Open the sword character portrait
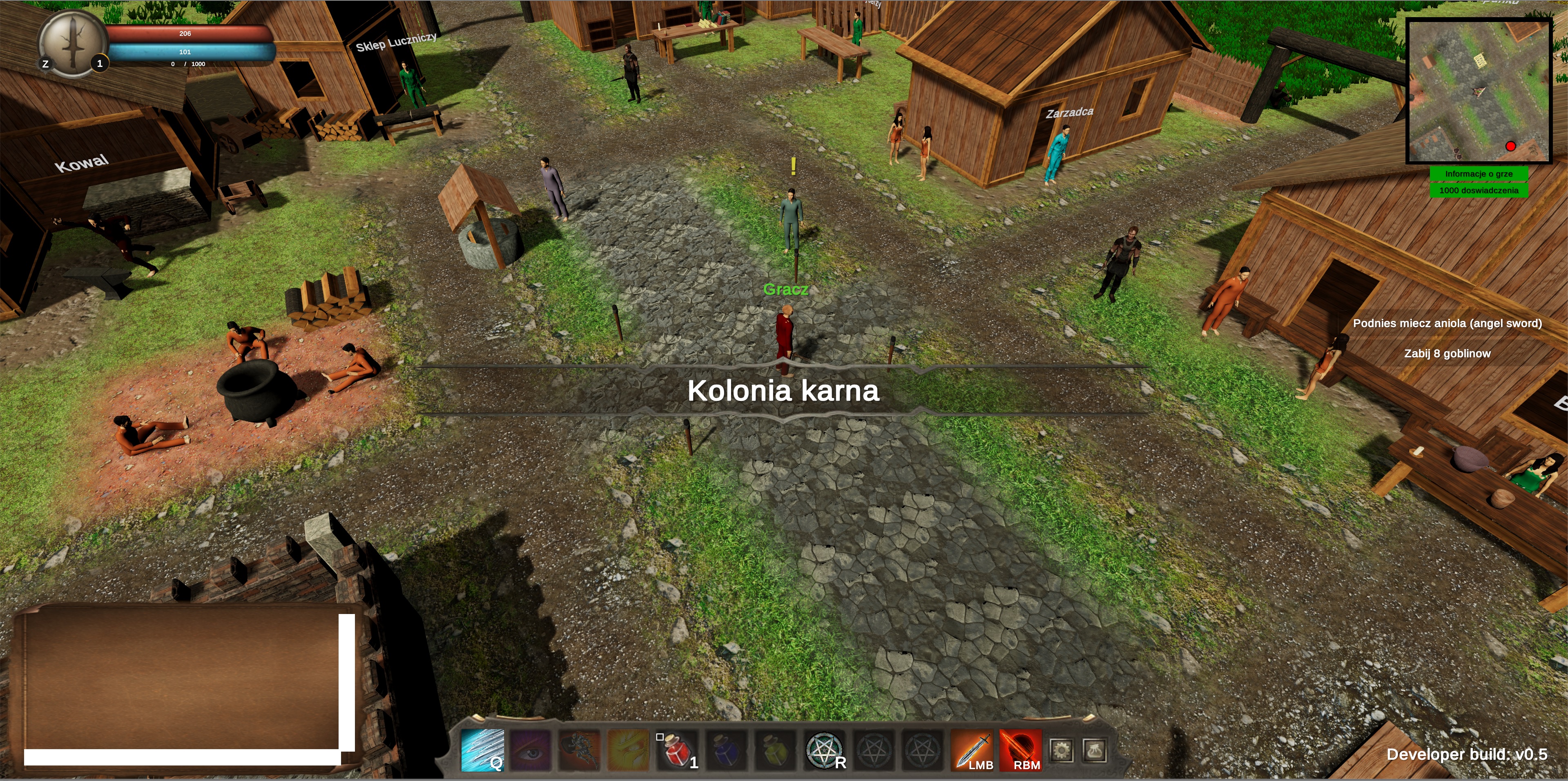 pyautogui.click(x=72, y=42)
